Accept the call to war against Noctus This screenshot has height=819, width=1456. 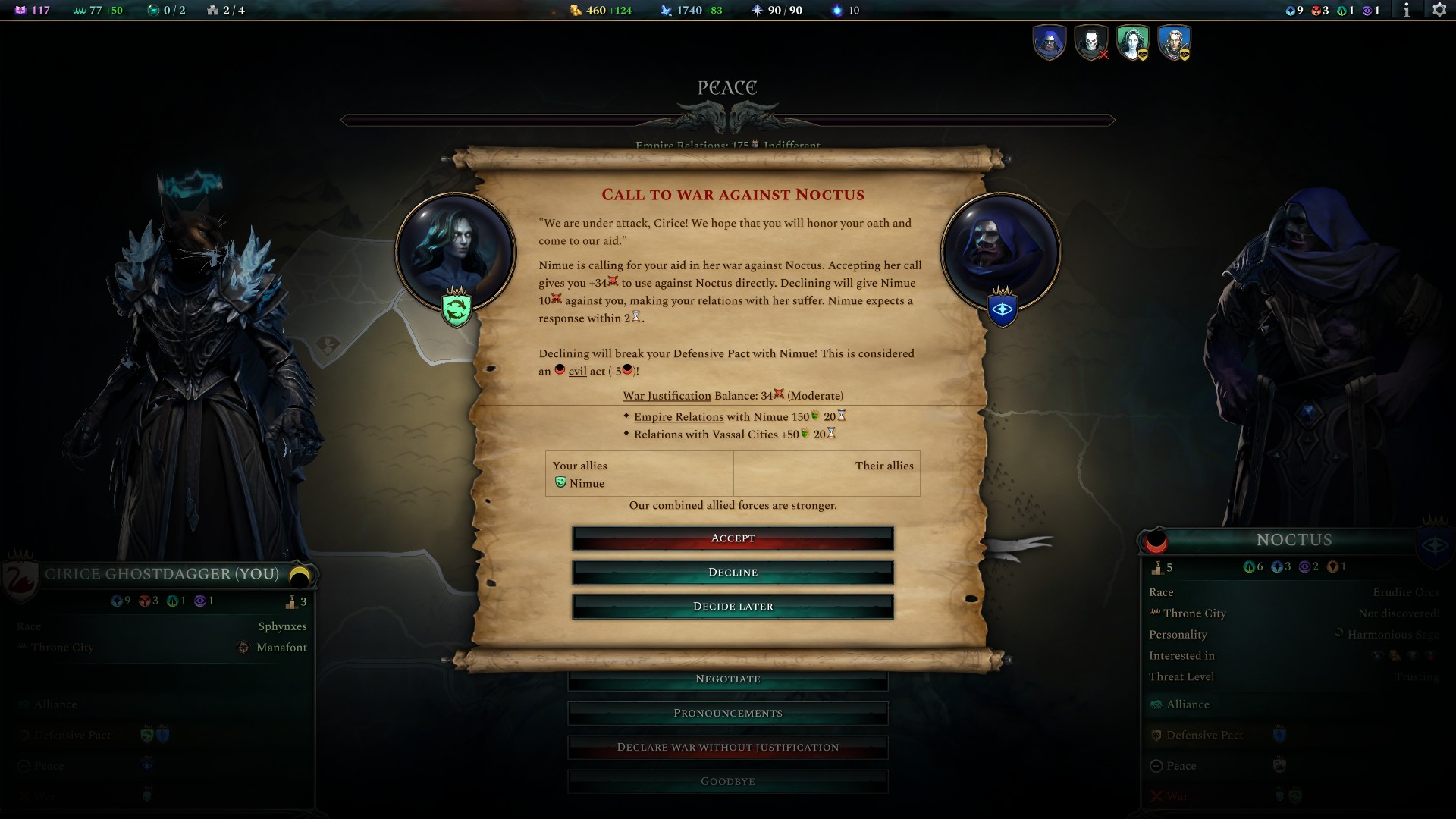733,538
